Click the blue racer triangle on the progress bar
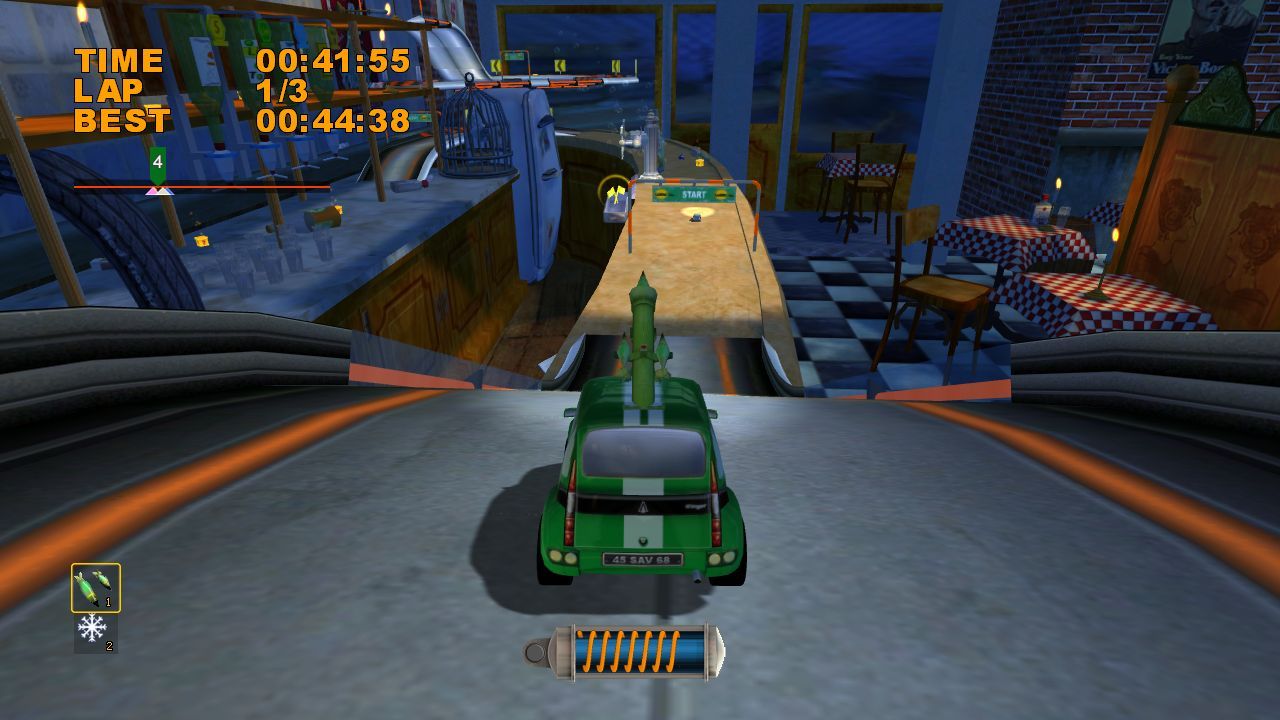 tap(170, 194)
